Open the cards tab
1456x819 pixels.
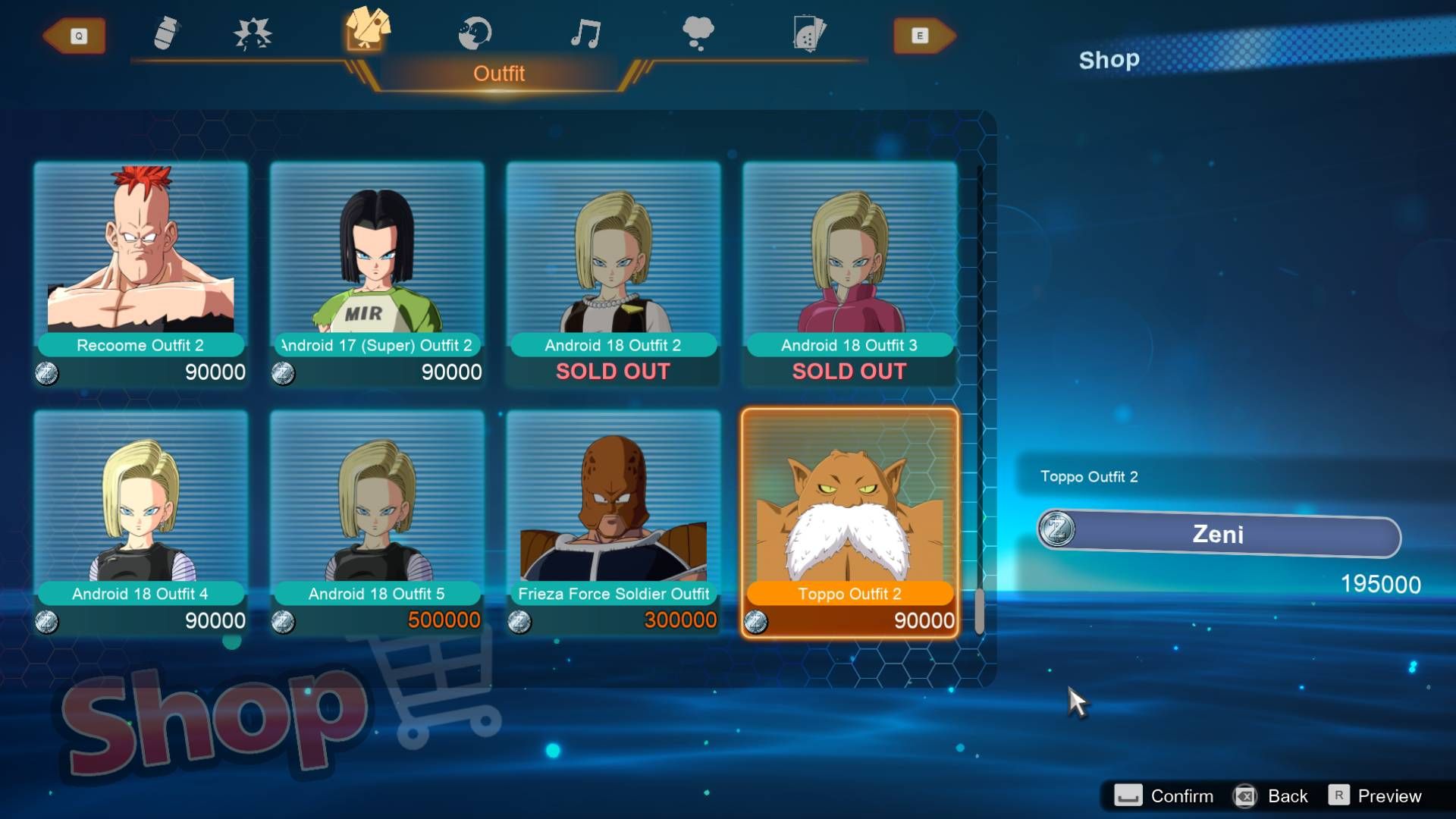coord(808,34)
